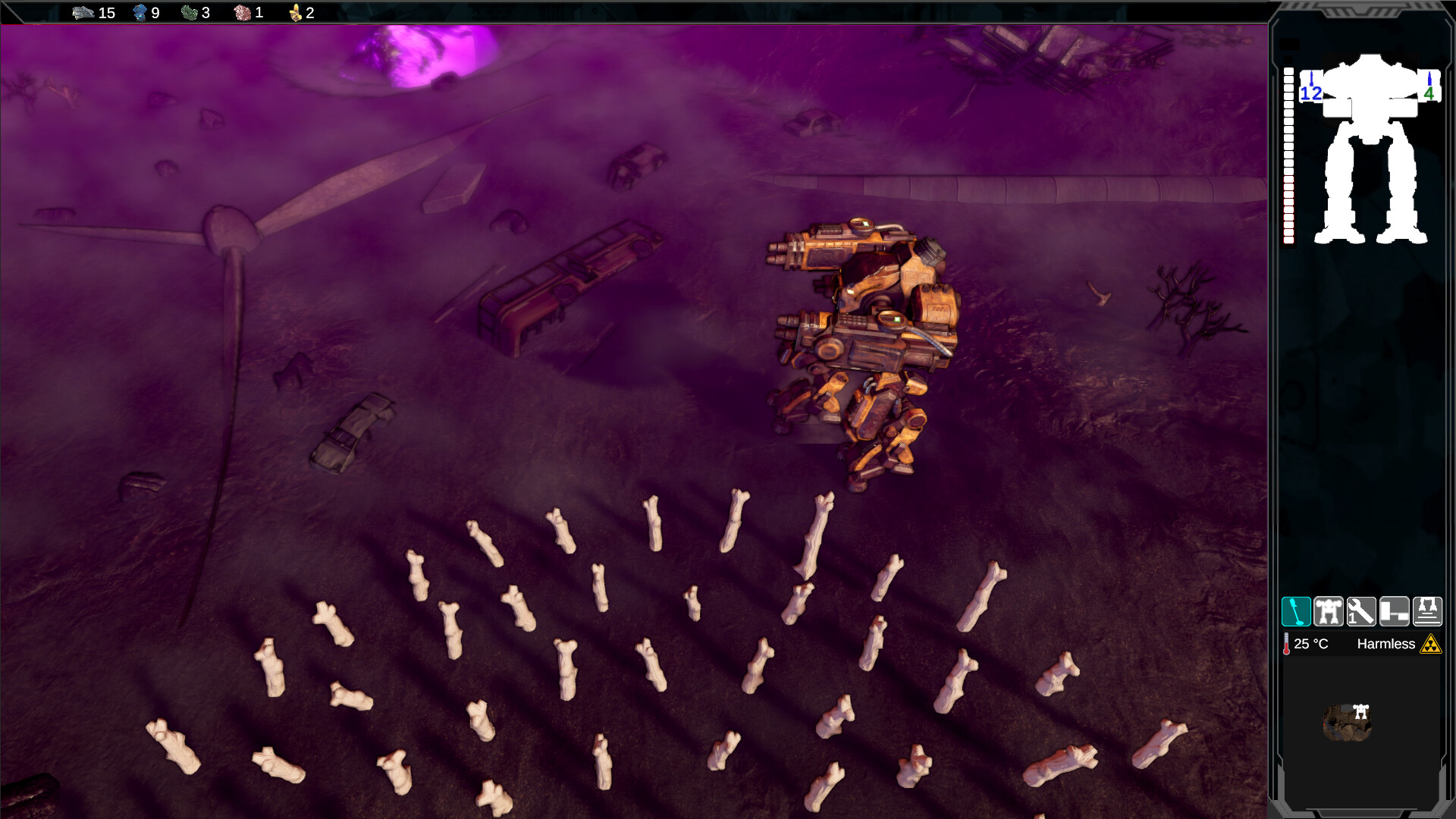Click the thermometer temperature icon
Image resolution: width=1456 pixels, height=819 pixels.
coord(1287,643)
